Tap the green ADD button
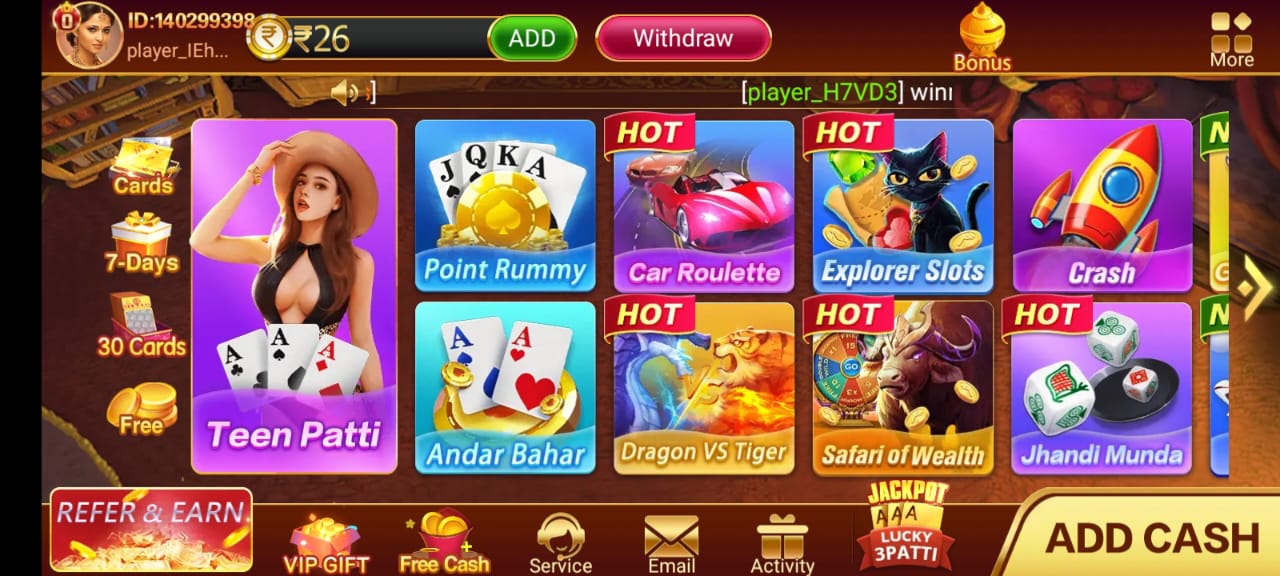Image resolution: width=1280 pixels, height=576 pixels. click(x=532, y=39)
